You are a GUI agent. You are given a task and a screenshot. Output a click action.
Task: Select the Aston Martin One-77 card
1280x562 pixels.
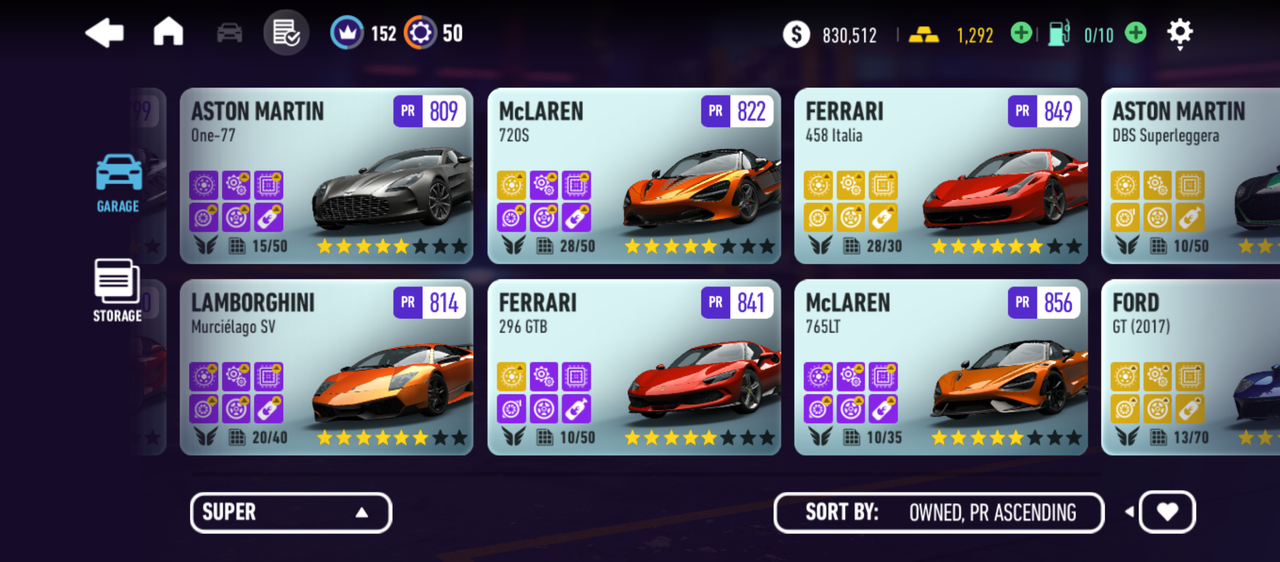[x=326, y=176]
